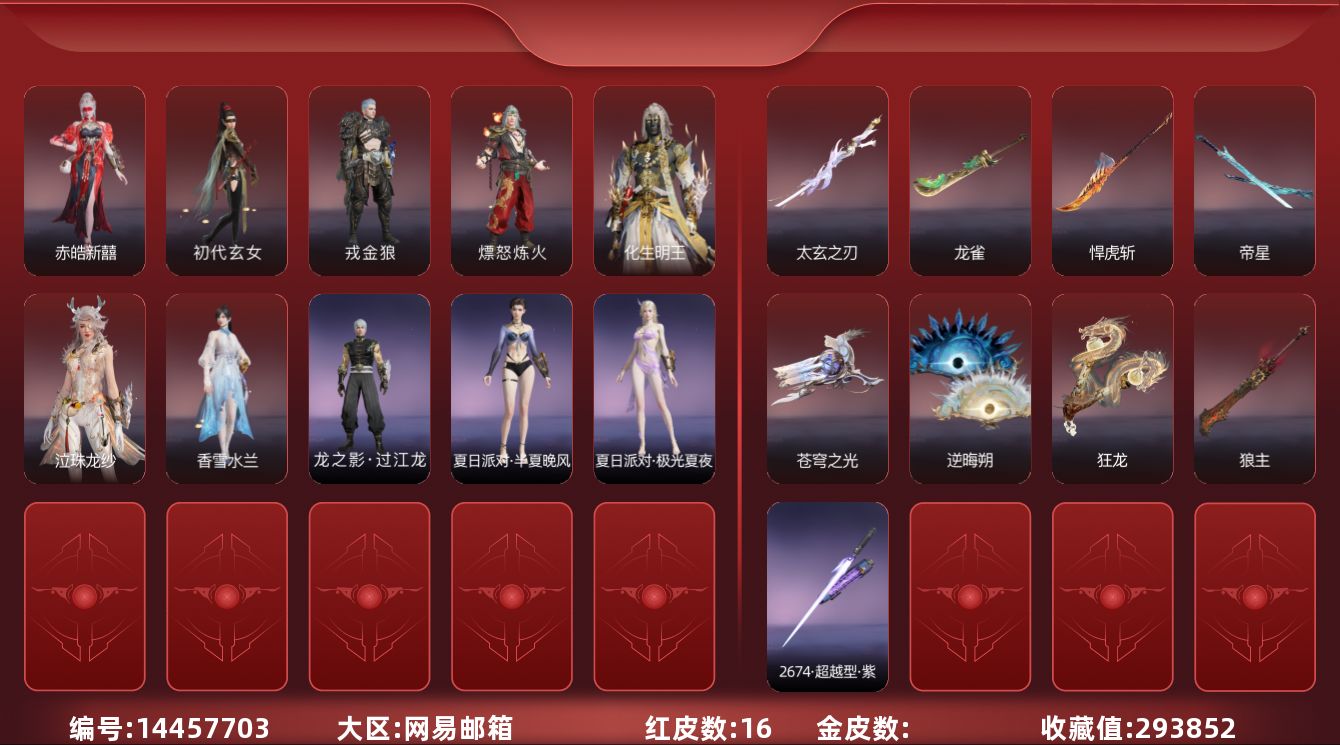Choose the 悍虎斩 weapon card

pos(1113,180)
